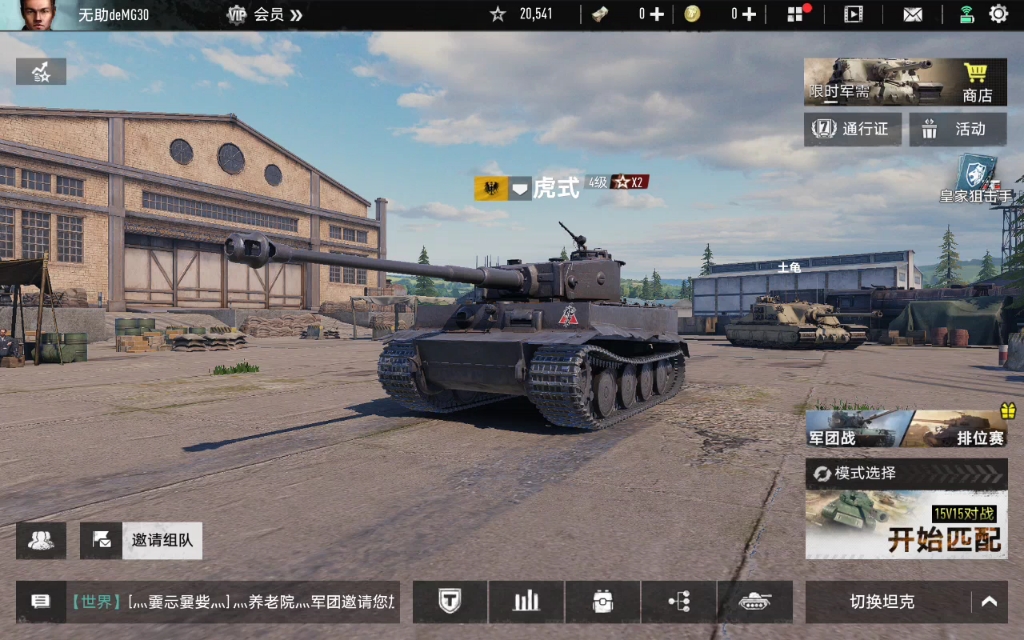The width and height of the screenshot is (1024, 640).
Task: Open the 商店 shop banner
Action: coord(905,82)
